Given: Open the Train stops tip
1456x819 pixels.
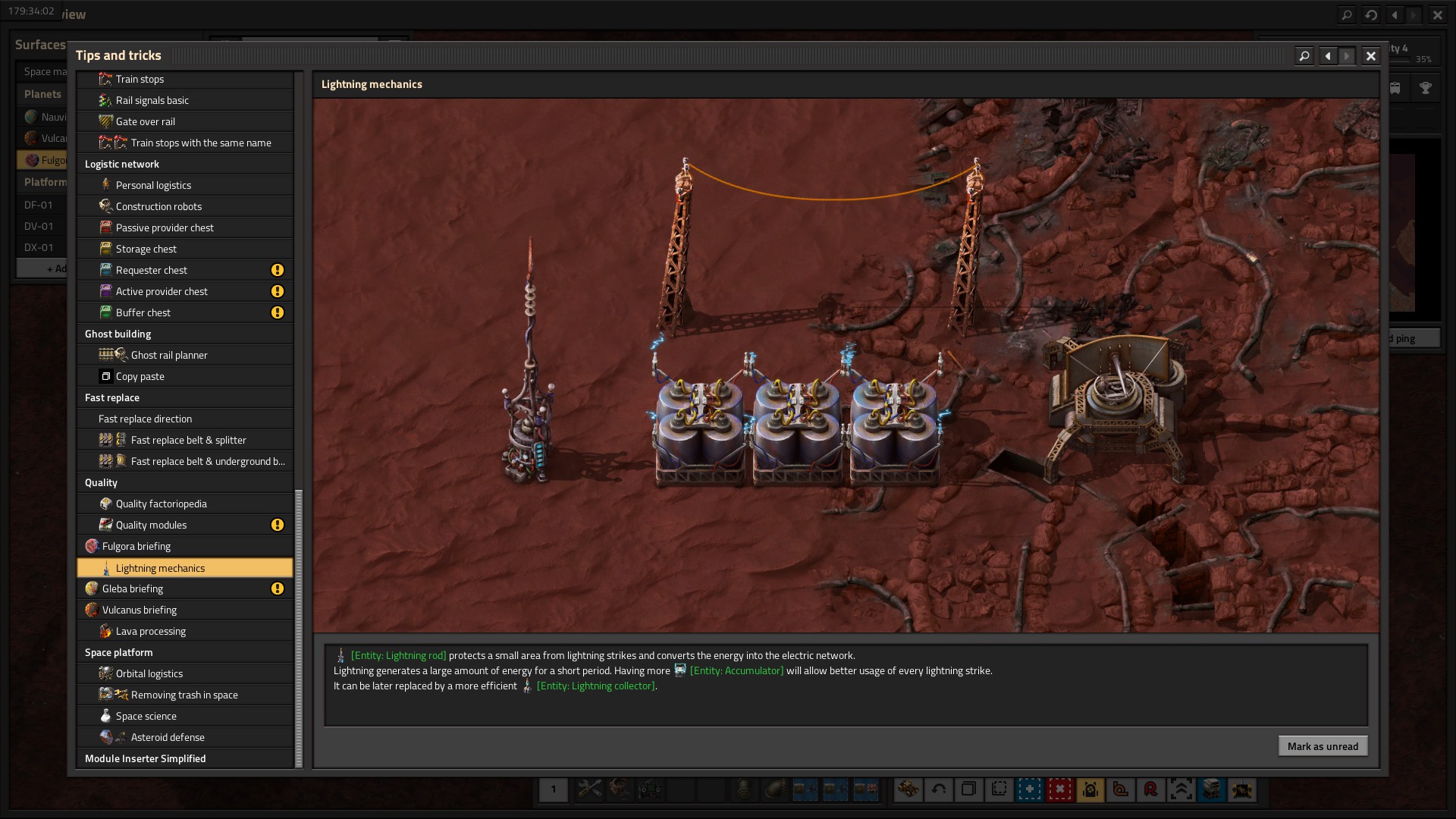Looking at the screenshot, I should pos(140,79).
